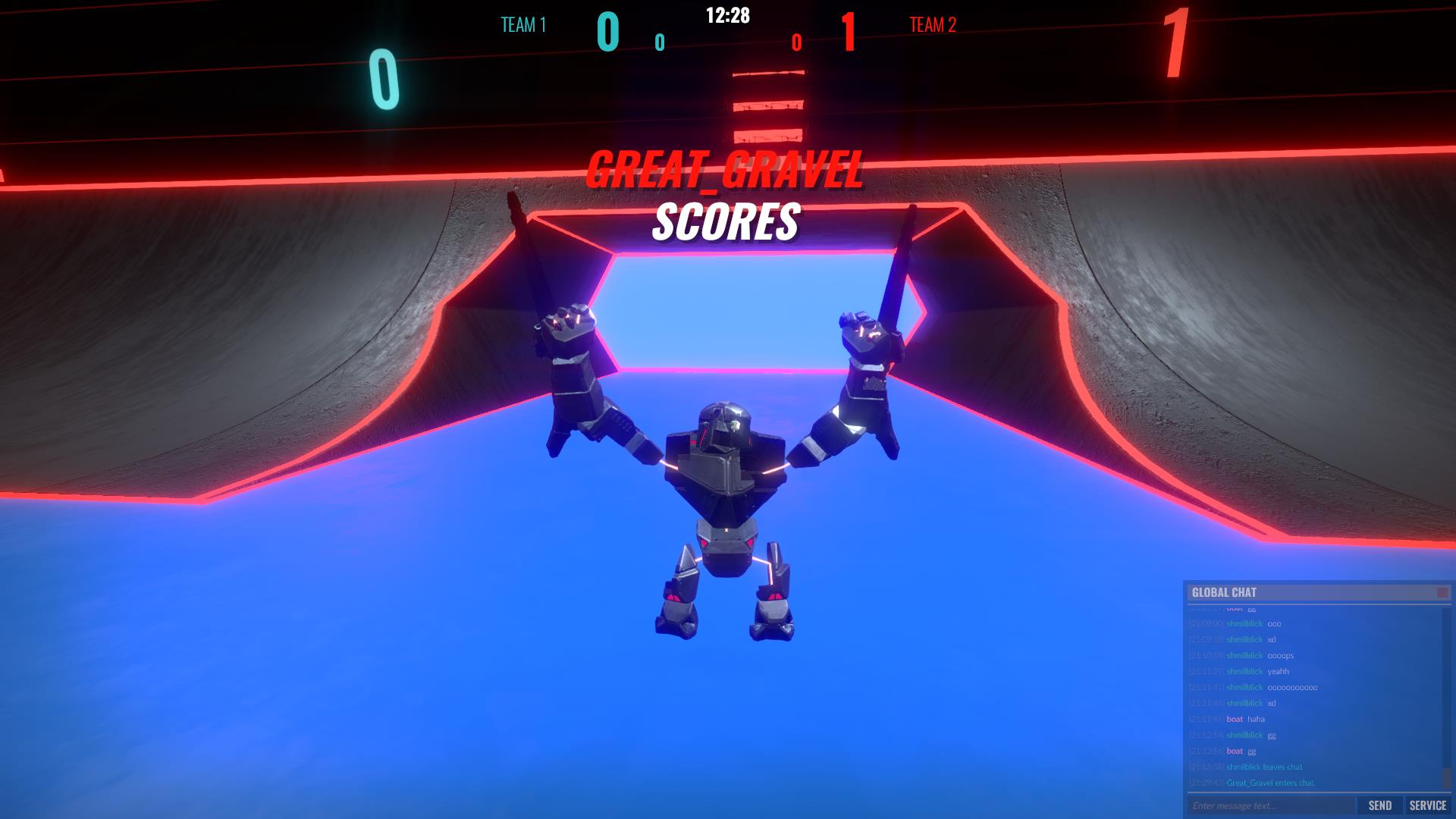This screenshot has height=819, width=1456.
Task: Click the TEAM 1 label
Action: pos(522,25)
